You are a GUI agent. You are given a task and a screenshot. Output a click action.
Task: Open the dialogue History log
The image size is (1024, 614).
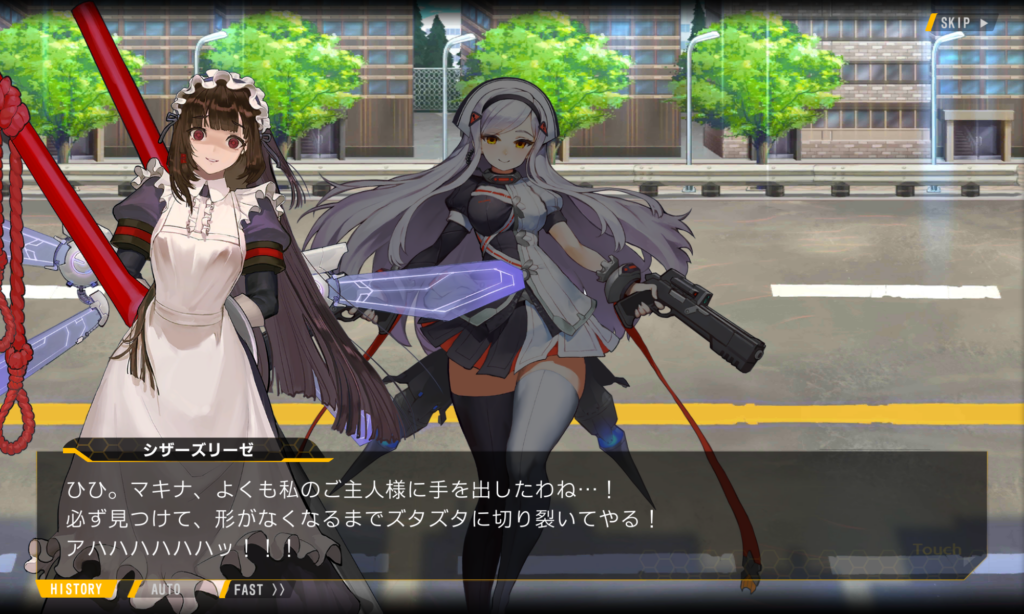[x=76, y=589]
